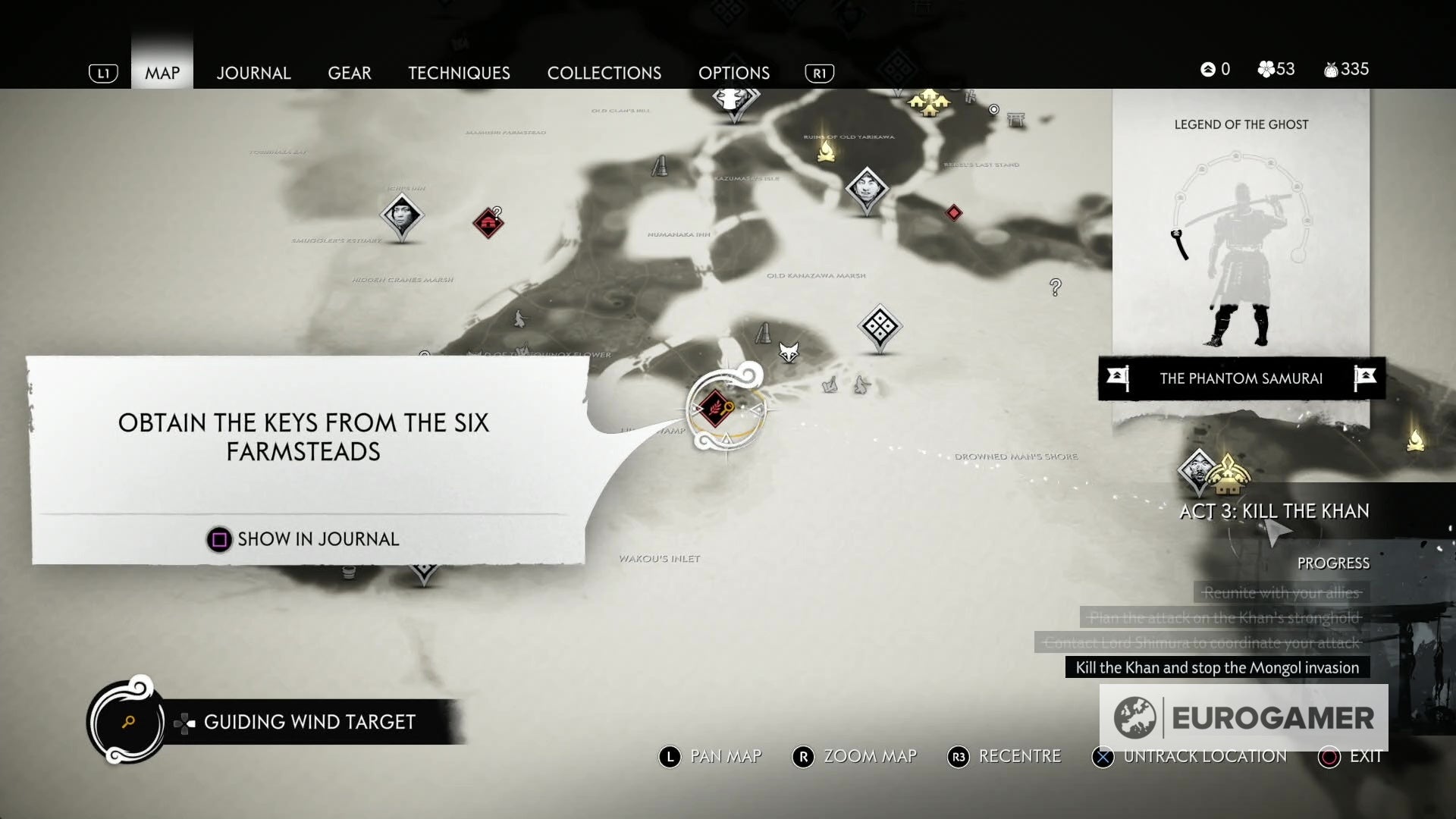This screenshot has width=1456, height=819.
Task: Click the red building icon near Smuggler's Estuary
Action: 489,221
